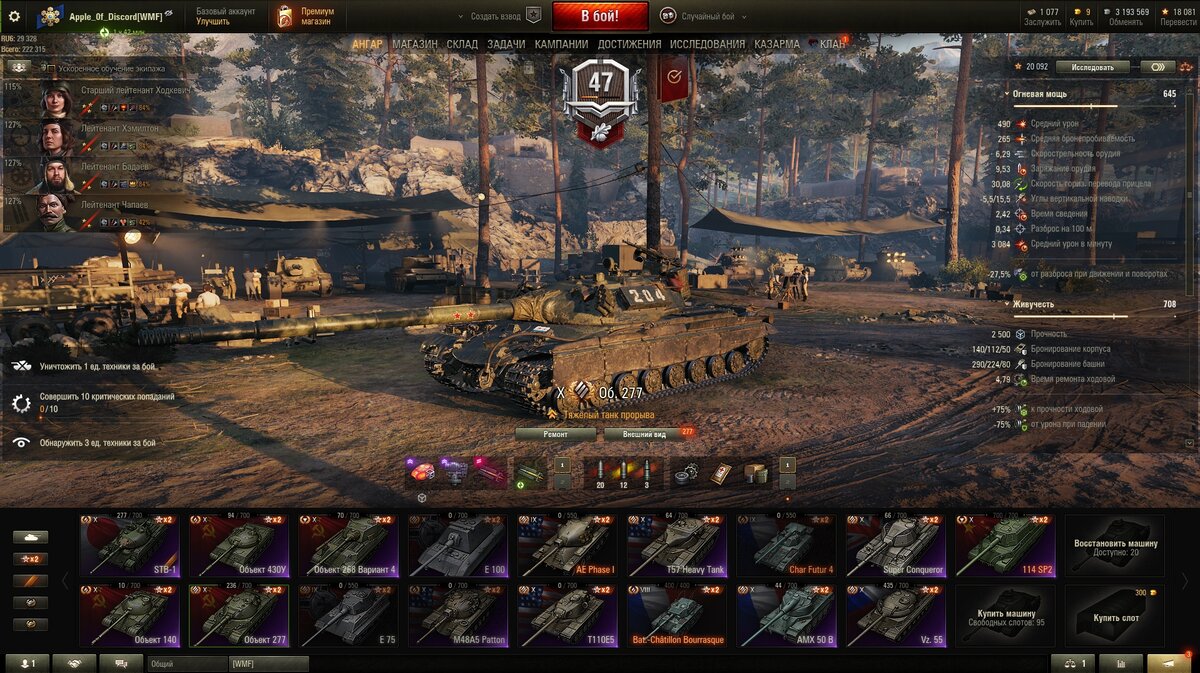
Task: Click the red «В бой!» battle button
Action: click(599, 16)
